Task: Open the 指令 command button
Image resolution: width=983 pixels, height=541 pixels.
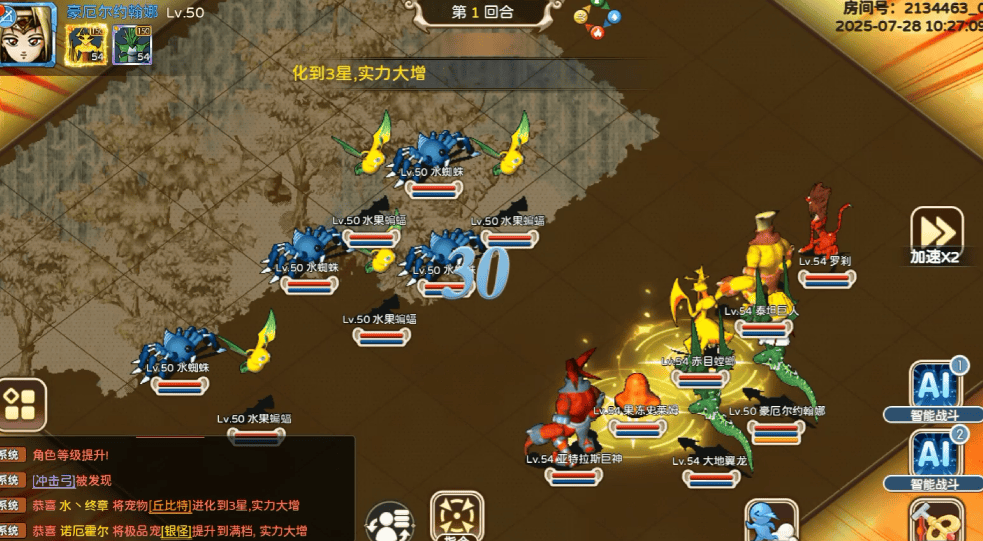Action: pyautogui.click(x=457, y=517)
